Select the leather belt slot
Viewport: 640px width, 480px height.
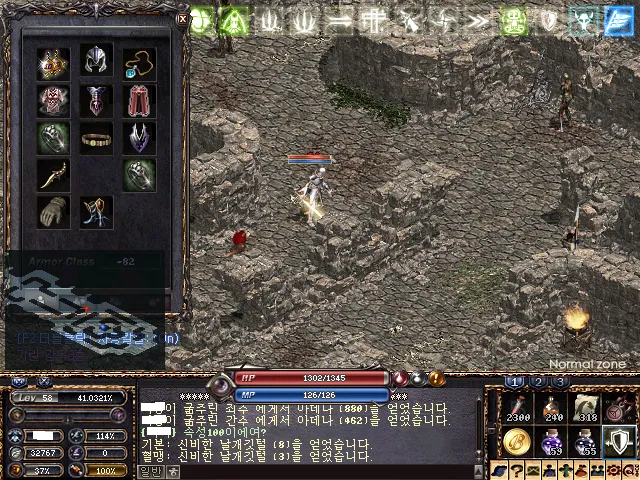pyautogui.click(x=97, y=138)
